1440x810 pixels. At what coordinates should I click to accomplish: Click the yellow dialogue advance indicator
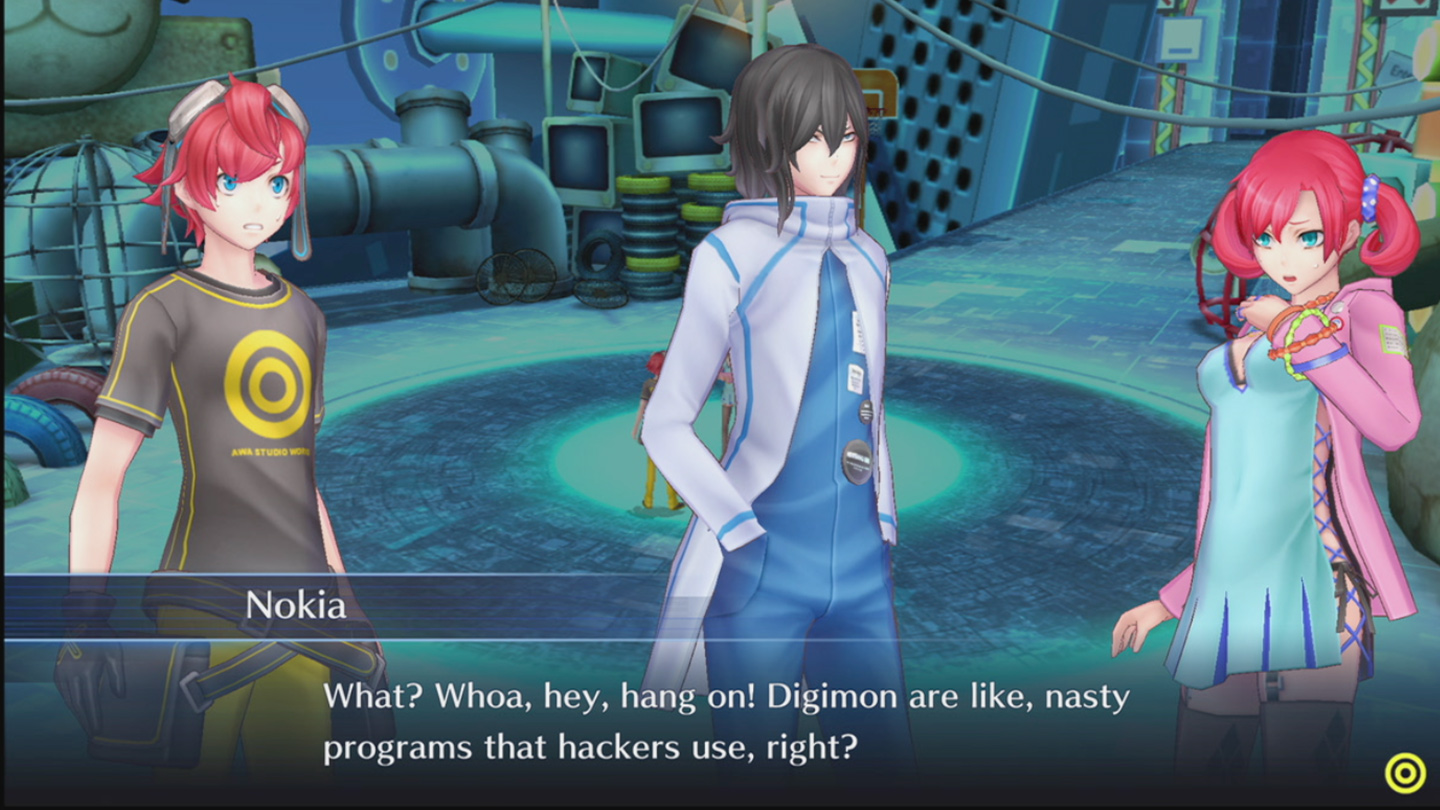click(x=1404, y=773)
